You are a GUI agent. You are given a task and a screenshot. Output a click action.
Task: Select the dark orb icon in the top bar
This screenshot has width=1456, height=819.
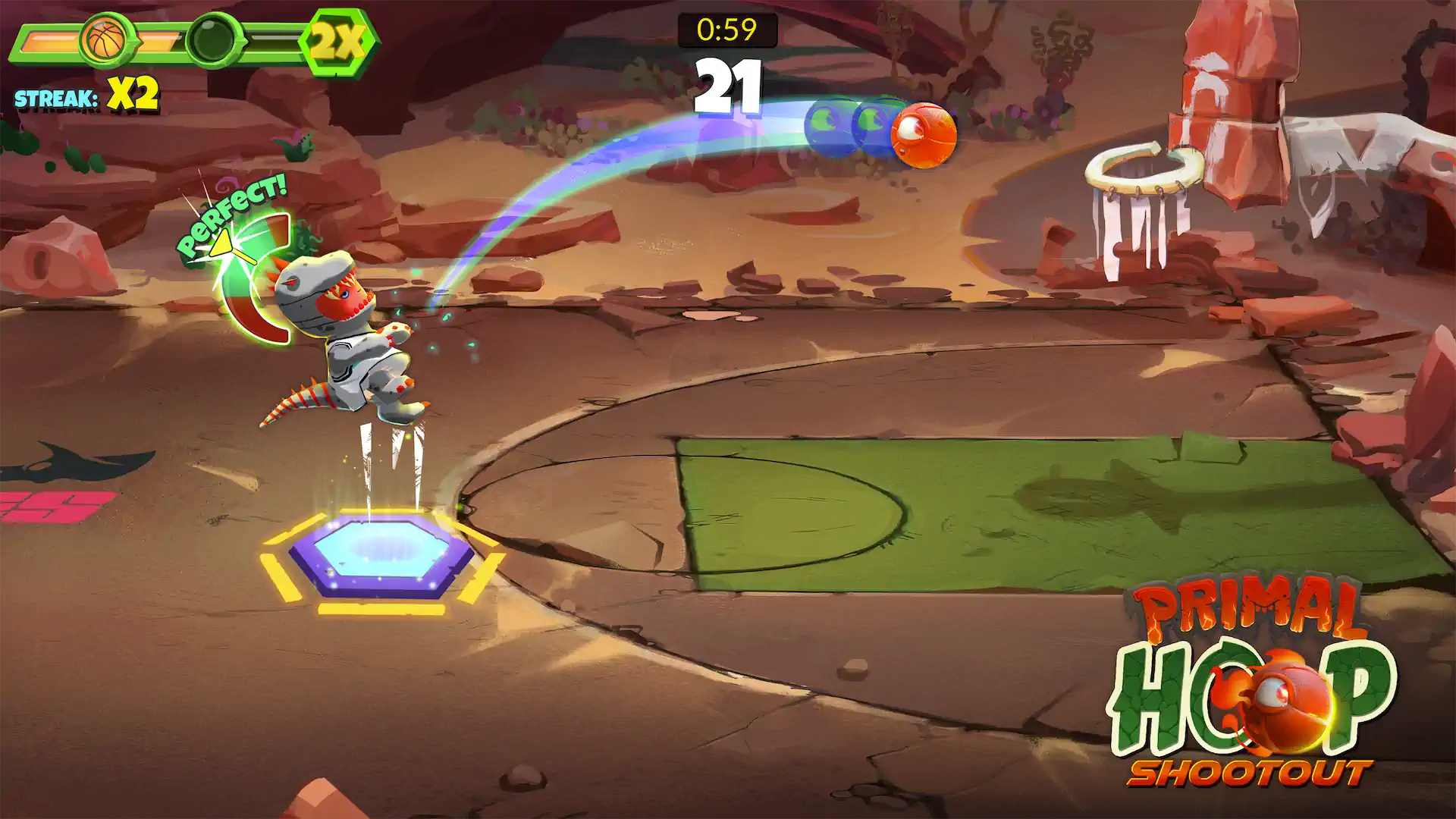[213, 39]
